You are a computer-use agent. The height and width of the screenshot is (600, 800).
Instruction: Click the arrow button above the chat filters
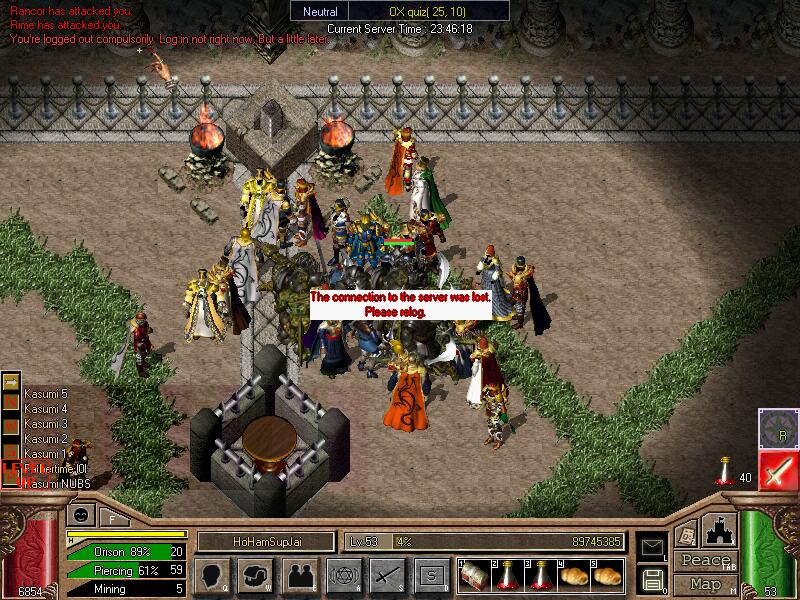pos(11,381)
